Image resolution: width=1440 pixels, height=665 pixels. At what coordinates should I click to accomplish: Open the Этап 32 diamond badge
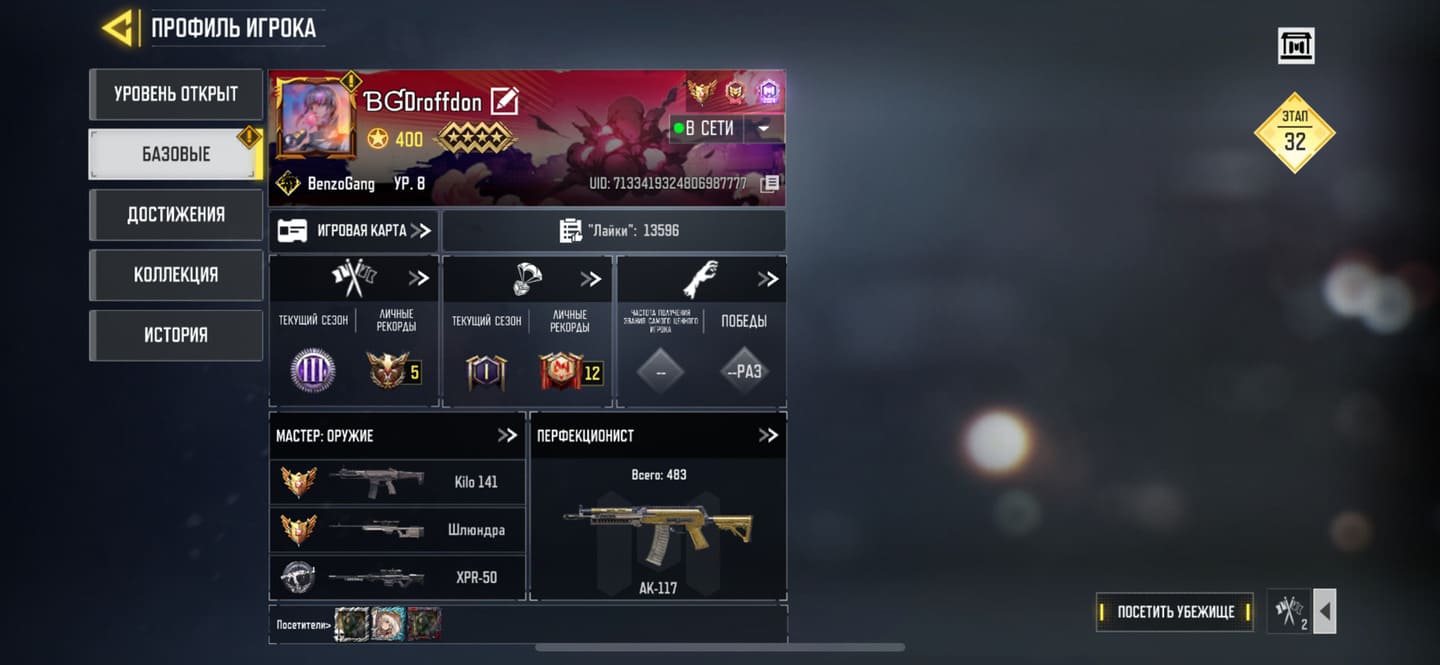[1294, 133]
